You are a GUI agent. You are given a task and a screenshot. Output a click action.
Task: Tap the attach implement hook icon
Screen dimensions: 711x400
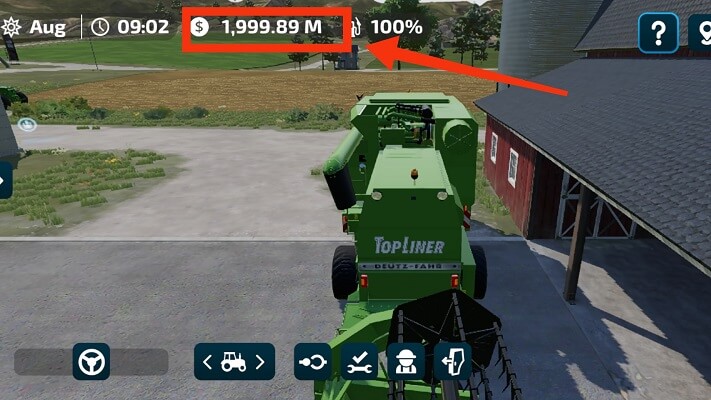312,362
